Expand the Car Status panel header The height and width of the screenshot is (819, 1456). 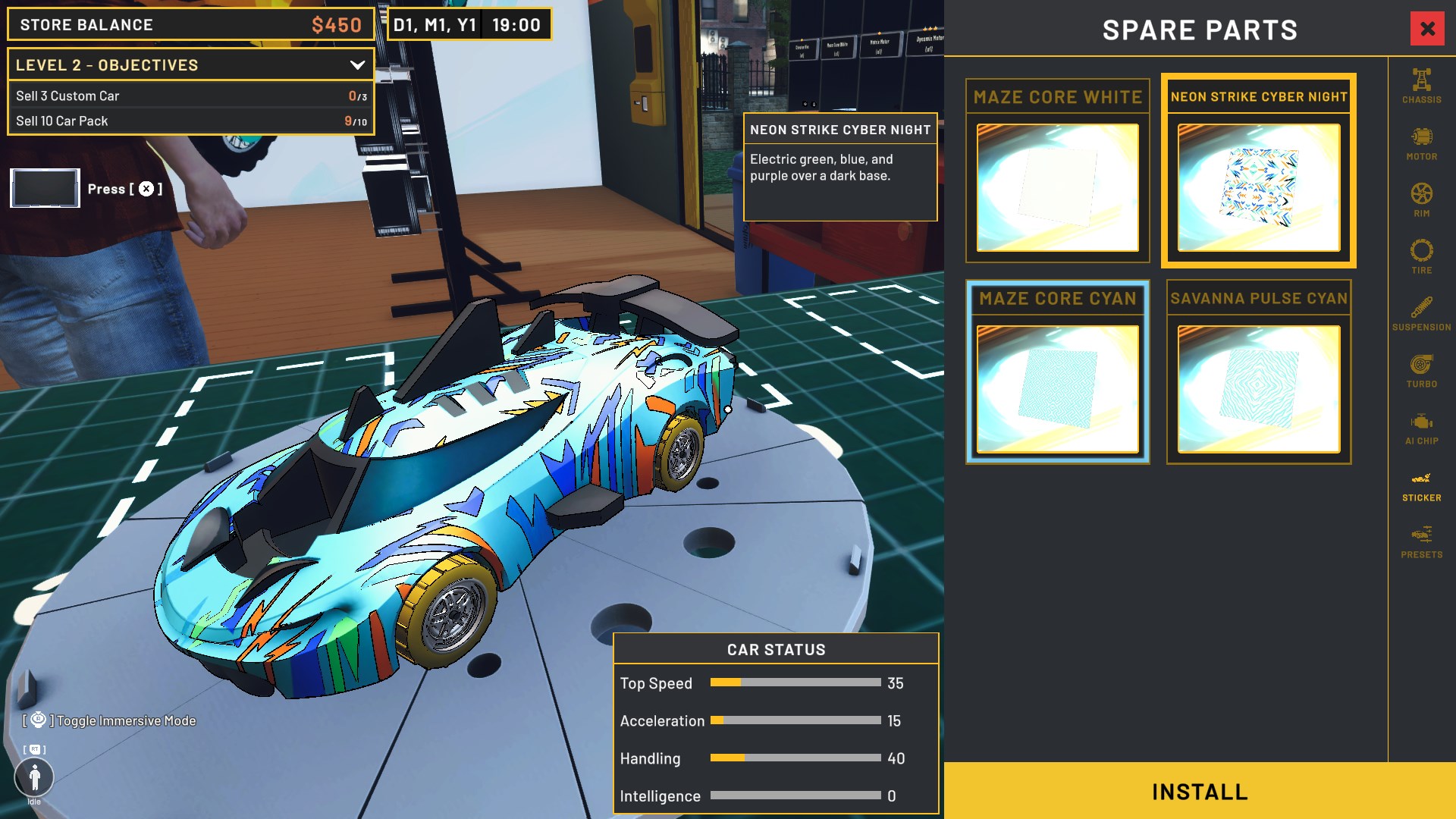[x=775, y=649]
